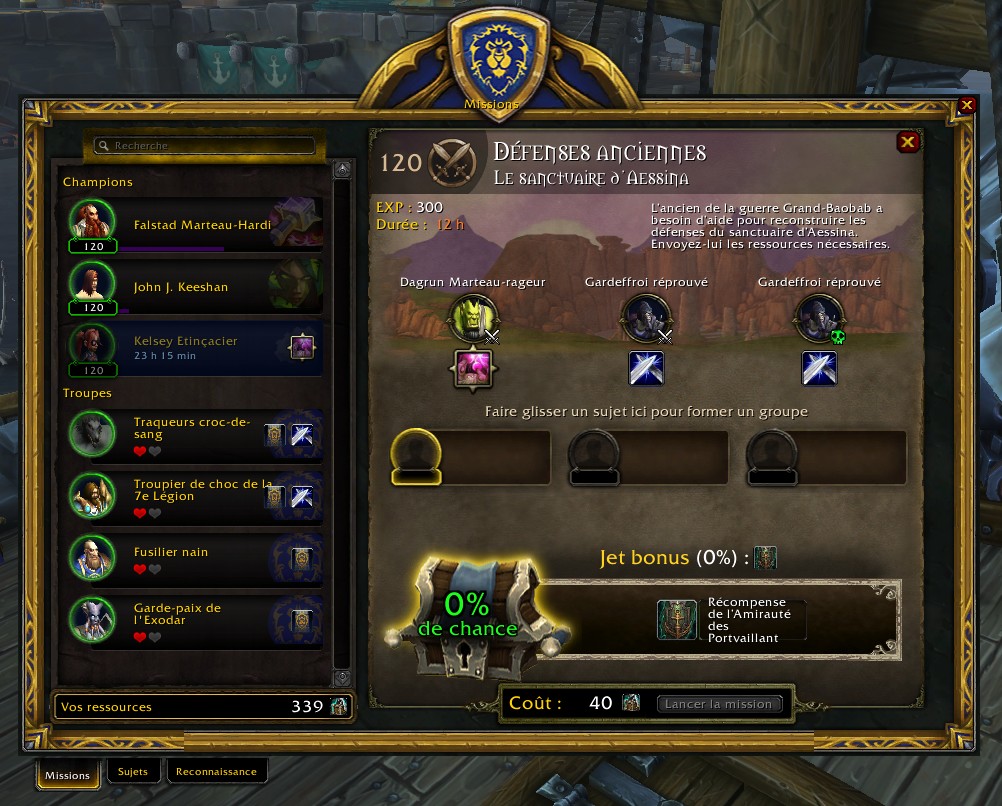Close the Défenses anciennes mission panel

click(x=907, y=142)
